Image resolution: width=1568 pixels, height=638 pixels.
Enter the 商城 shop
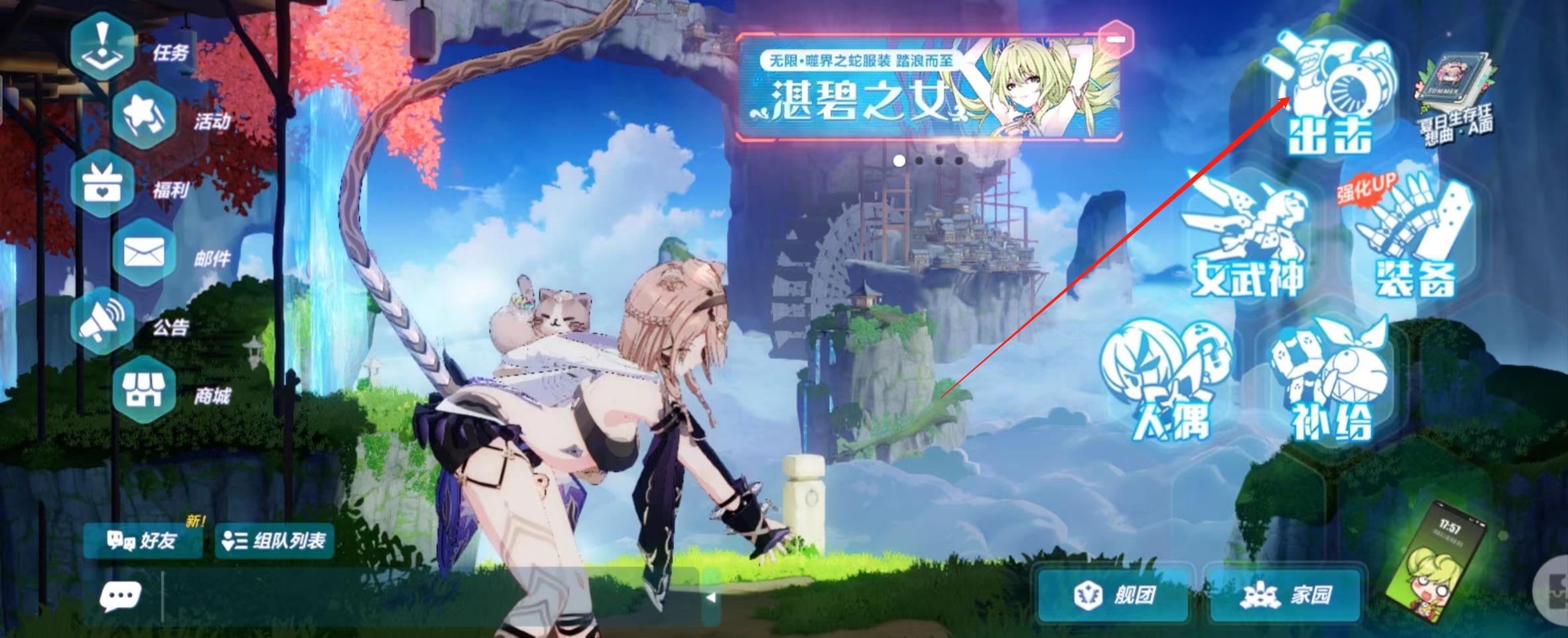[x=145, y=390]
